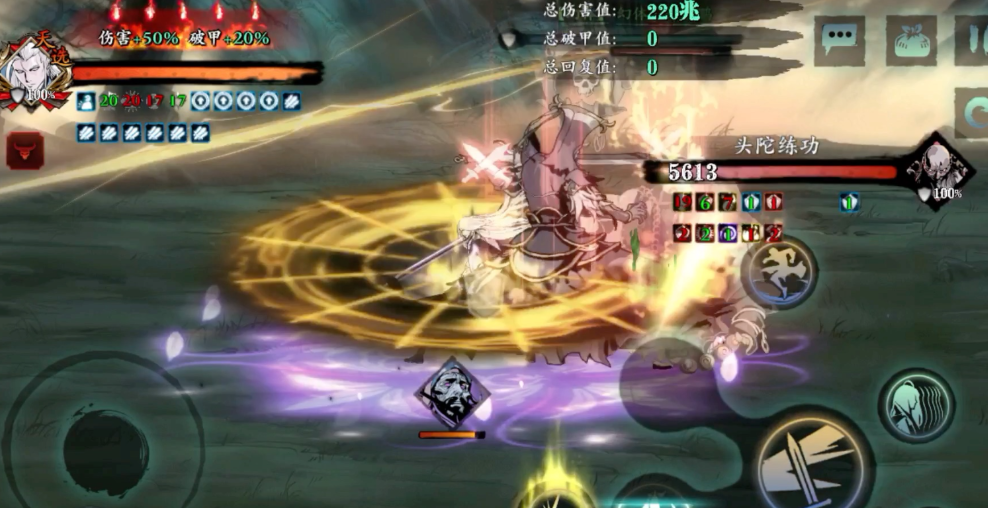The height and width of the screenshot is (508, 988).
Task: Tap the red bull head icon
Action: pyautogui.click(x=25, y=150)
